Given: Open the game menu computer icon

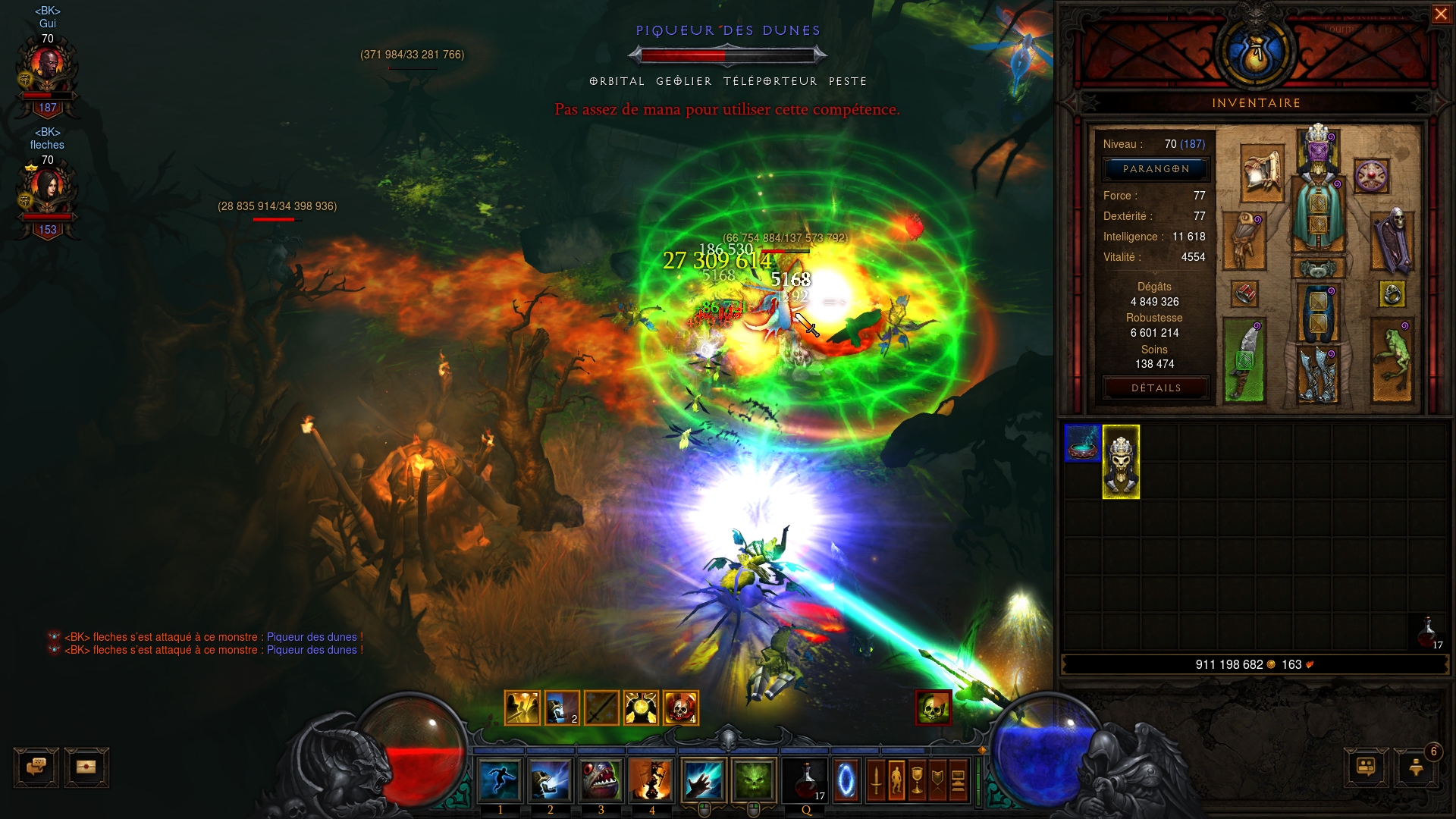Looking at the screenshot, I should (958, 780).
